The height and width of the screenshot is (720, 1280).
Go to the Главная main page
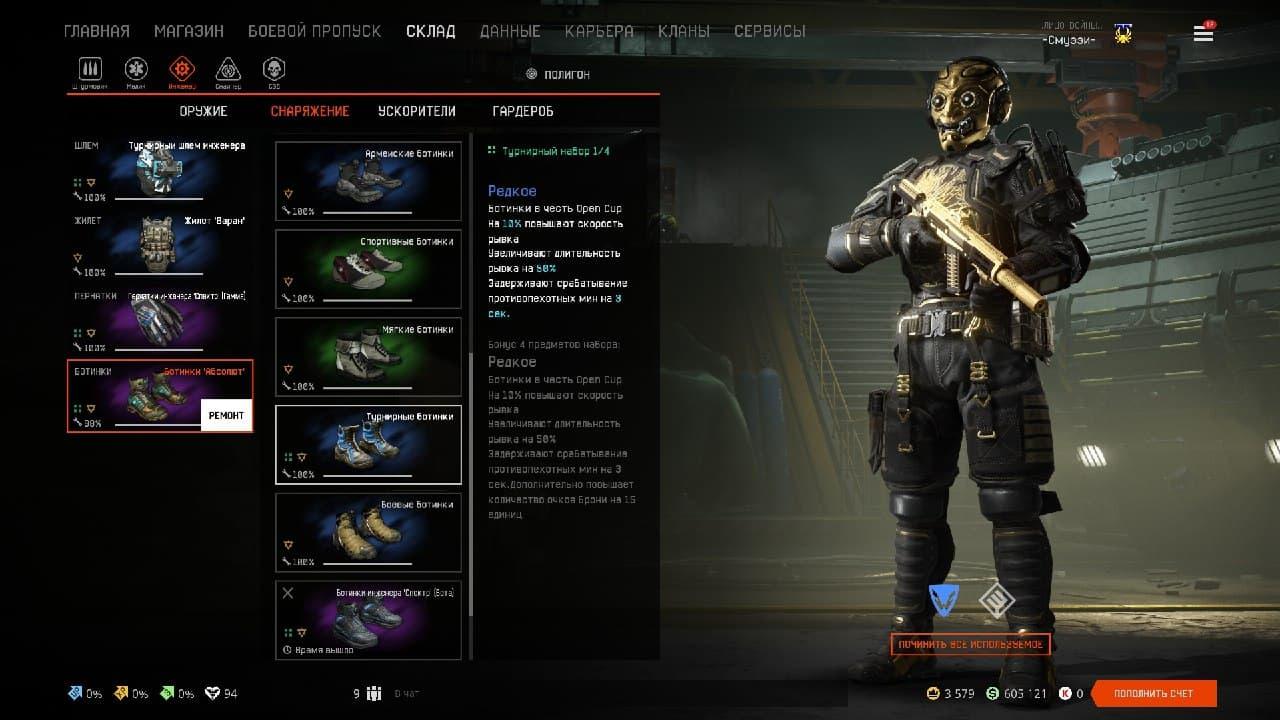[96, 31]
